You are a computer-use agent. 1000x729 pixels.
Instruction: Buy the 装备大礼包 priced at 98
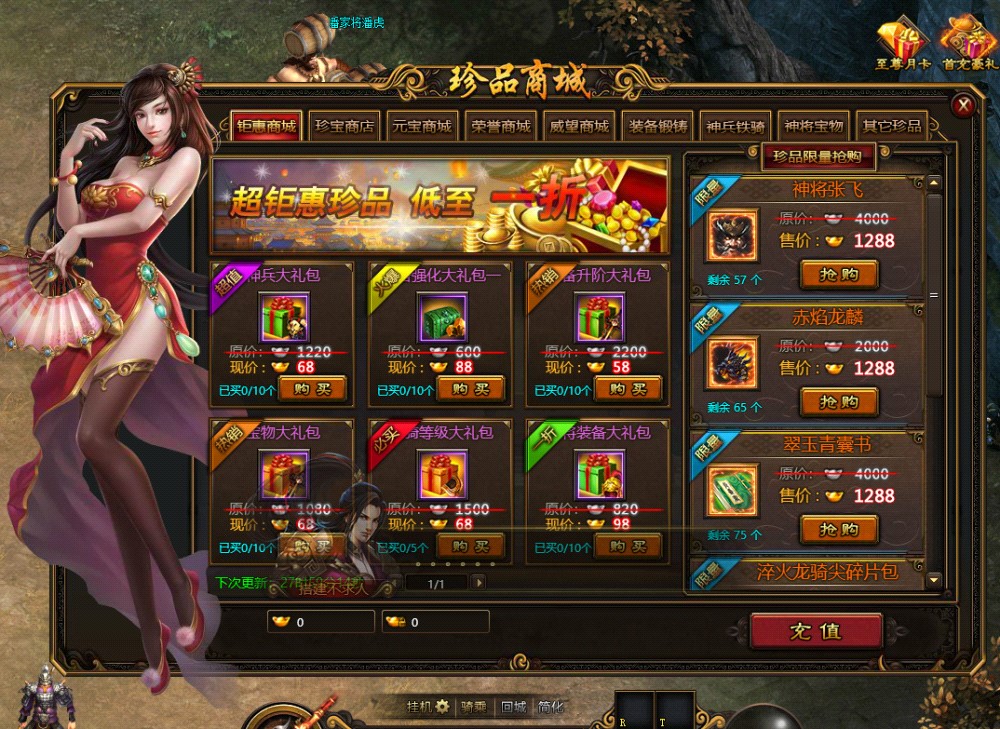point(628,546)
